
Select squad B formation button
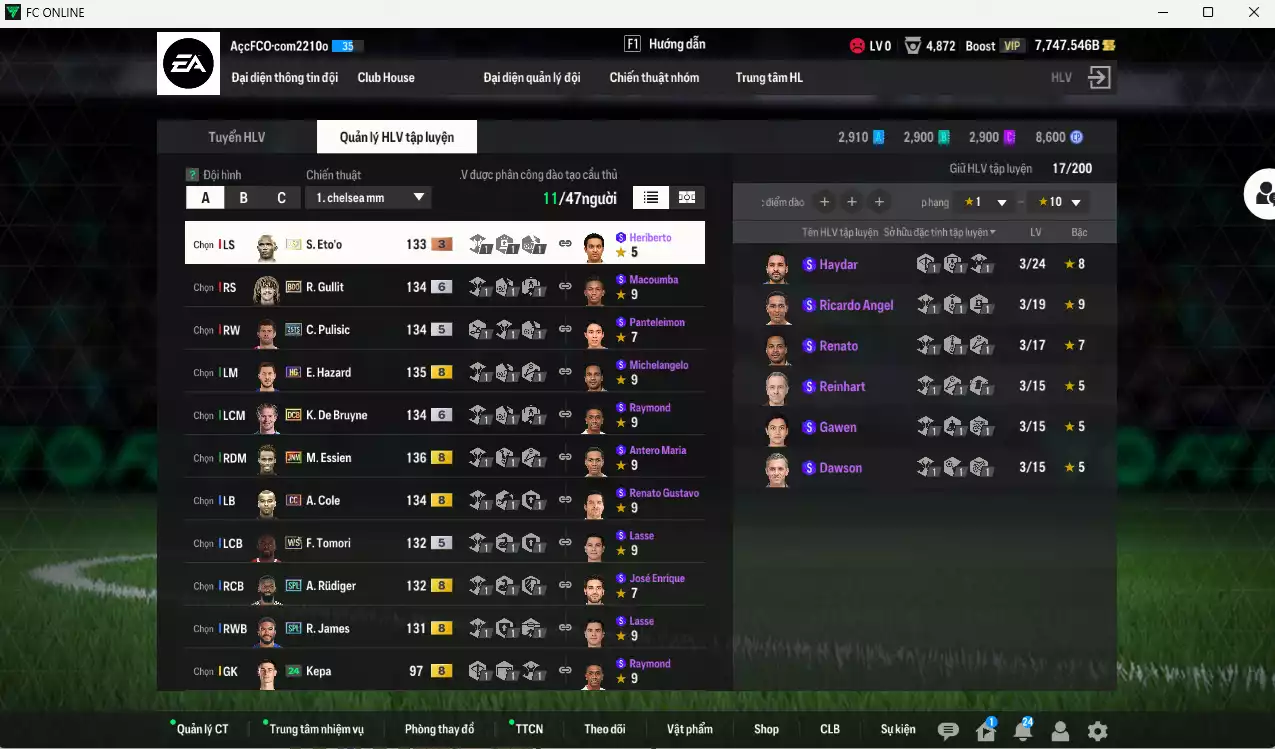coord(243,197)
